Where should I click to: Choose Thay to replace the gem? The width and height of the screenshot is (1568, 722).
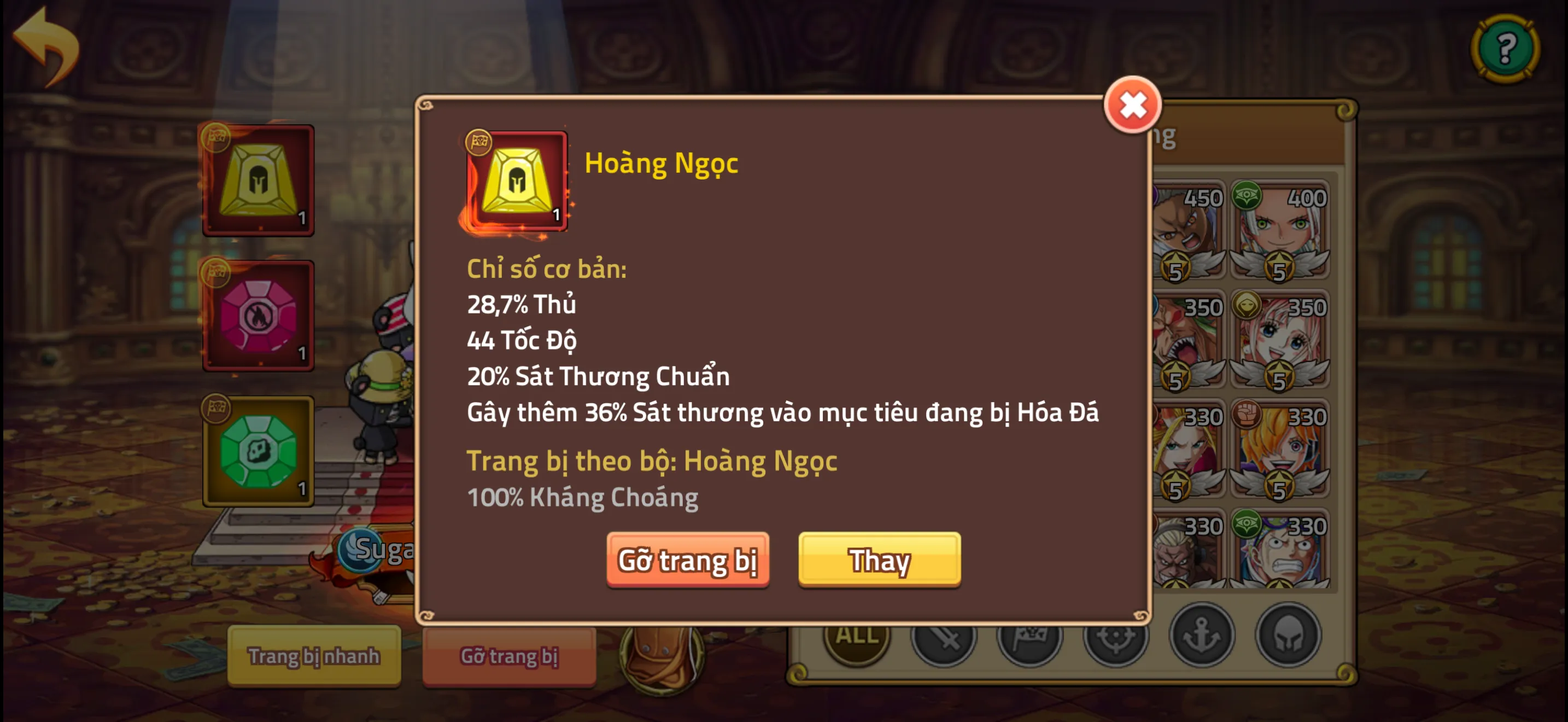(879, 560)
